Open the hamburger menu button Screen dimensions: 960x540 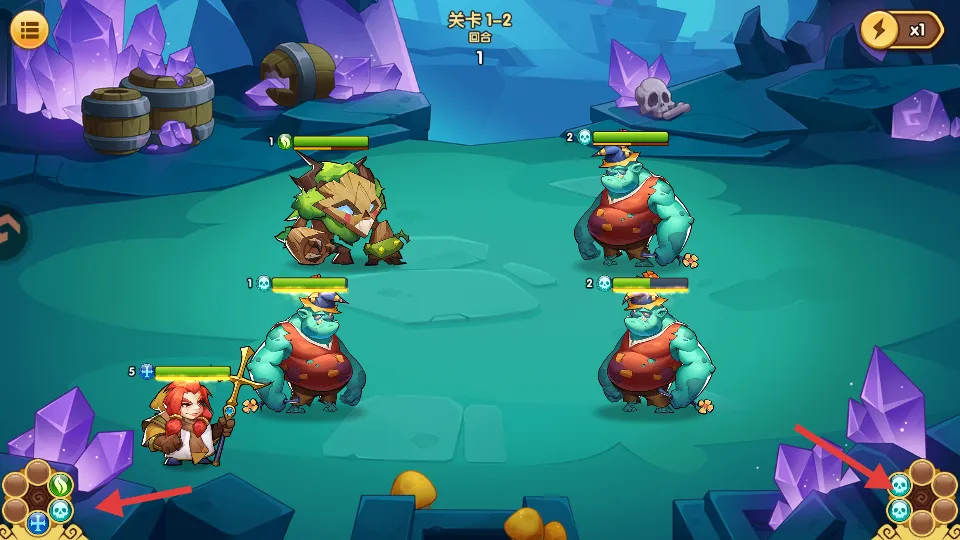[x=29, y=29]
